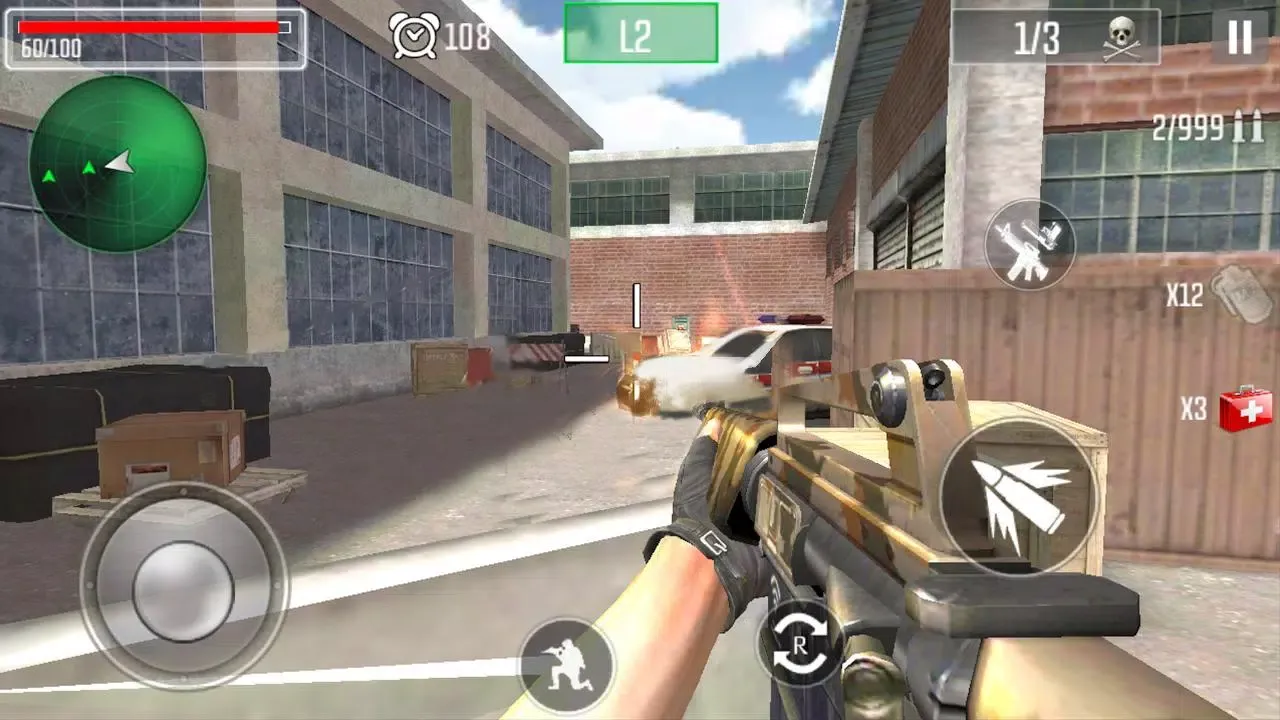
Task: Select the rifle weapon switch icon
Action: pos(1030,245)
